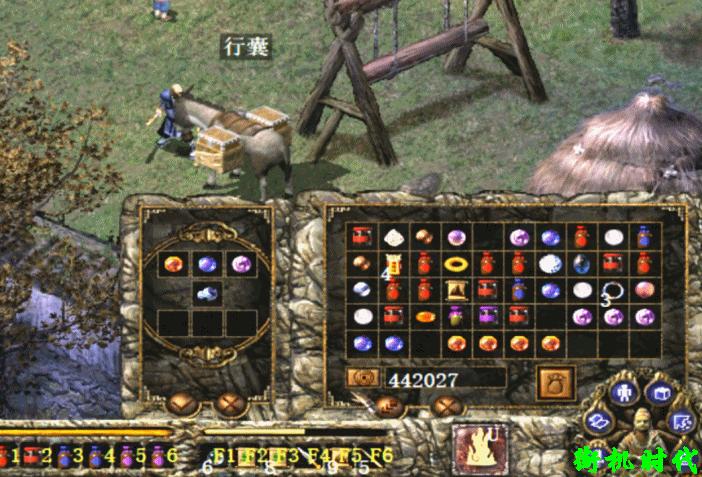
Task: Select the brown tent item in inventory
Action: (457, 291)
